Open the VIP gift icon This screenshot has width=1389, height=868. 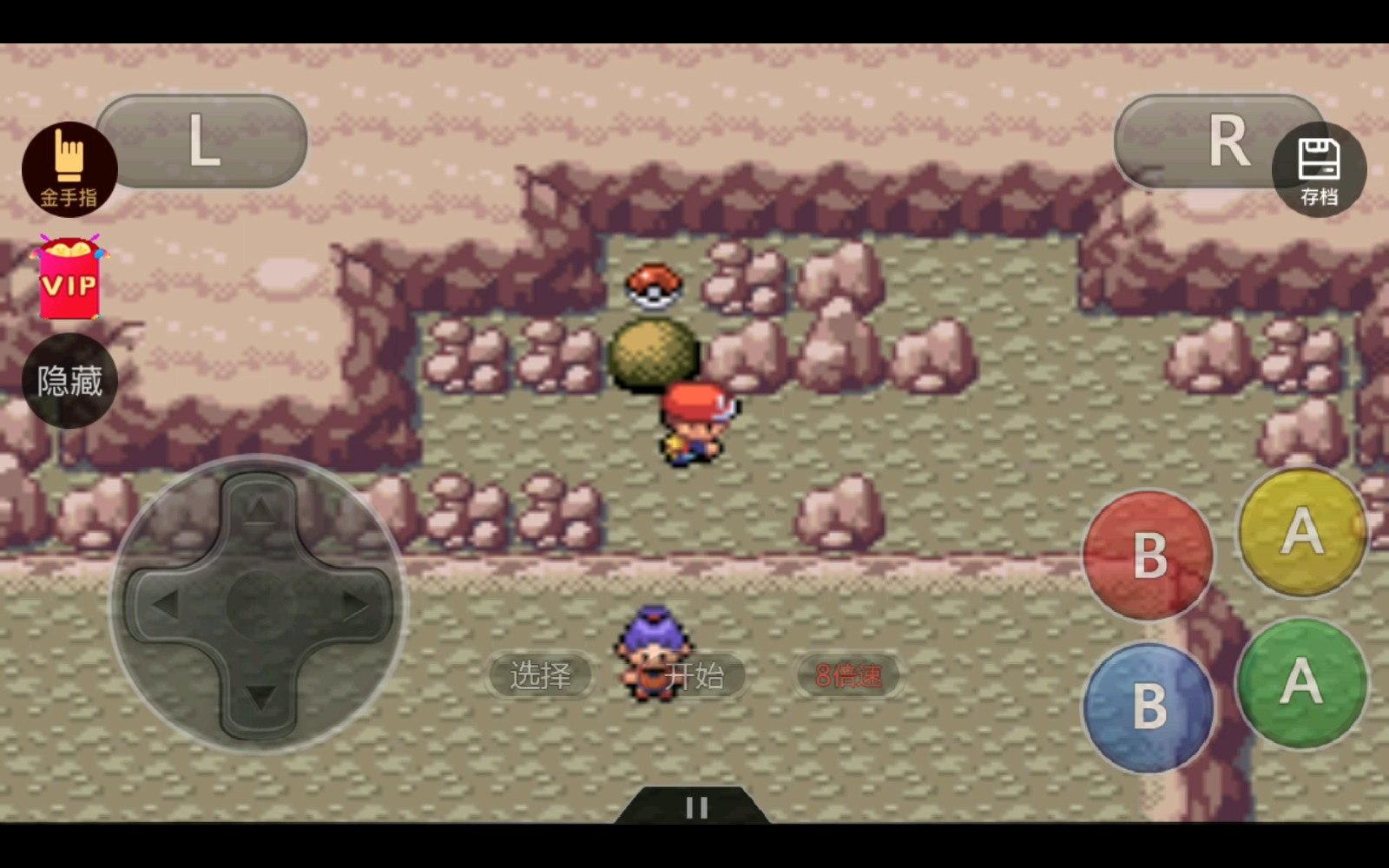pyautogui.click(x=69, y=278)
